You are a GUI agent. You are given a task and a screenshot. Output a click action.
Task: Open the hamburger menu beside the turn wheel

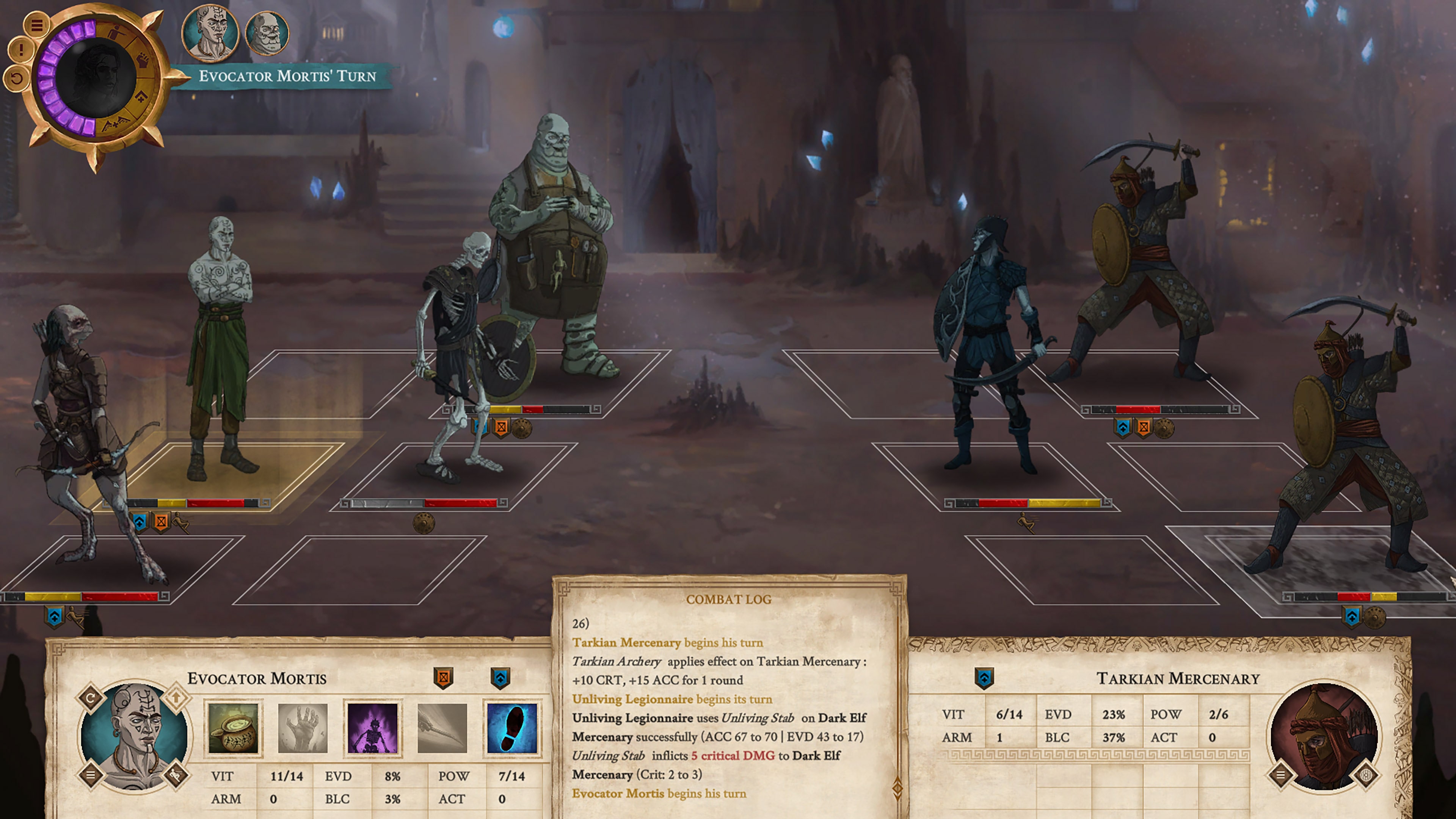[x=37, y=25]
